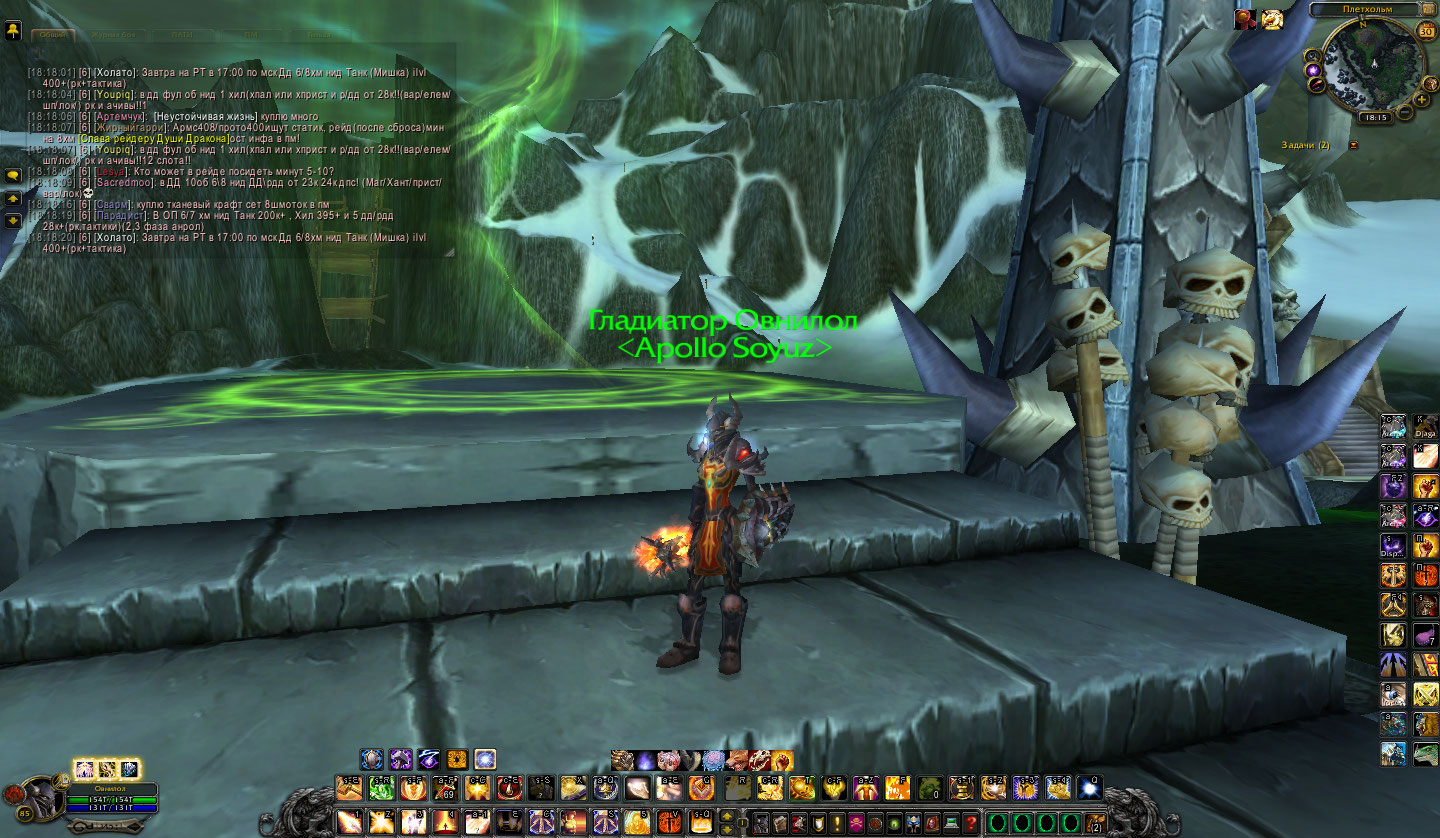The image size is (1440, 838).
Task: Open the backpack showing (2) free slots
Action: point(1094,822)
